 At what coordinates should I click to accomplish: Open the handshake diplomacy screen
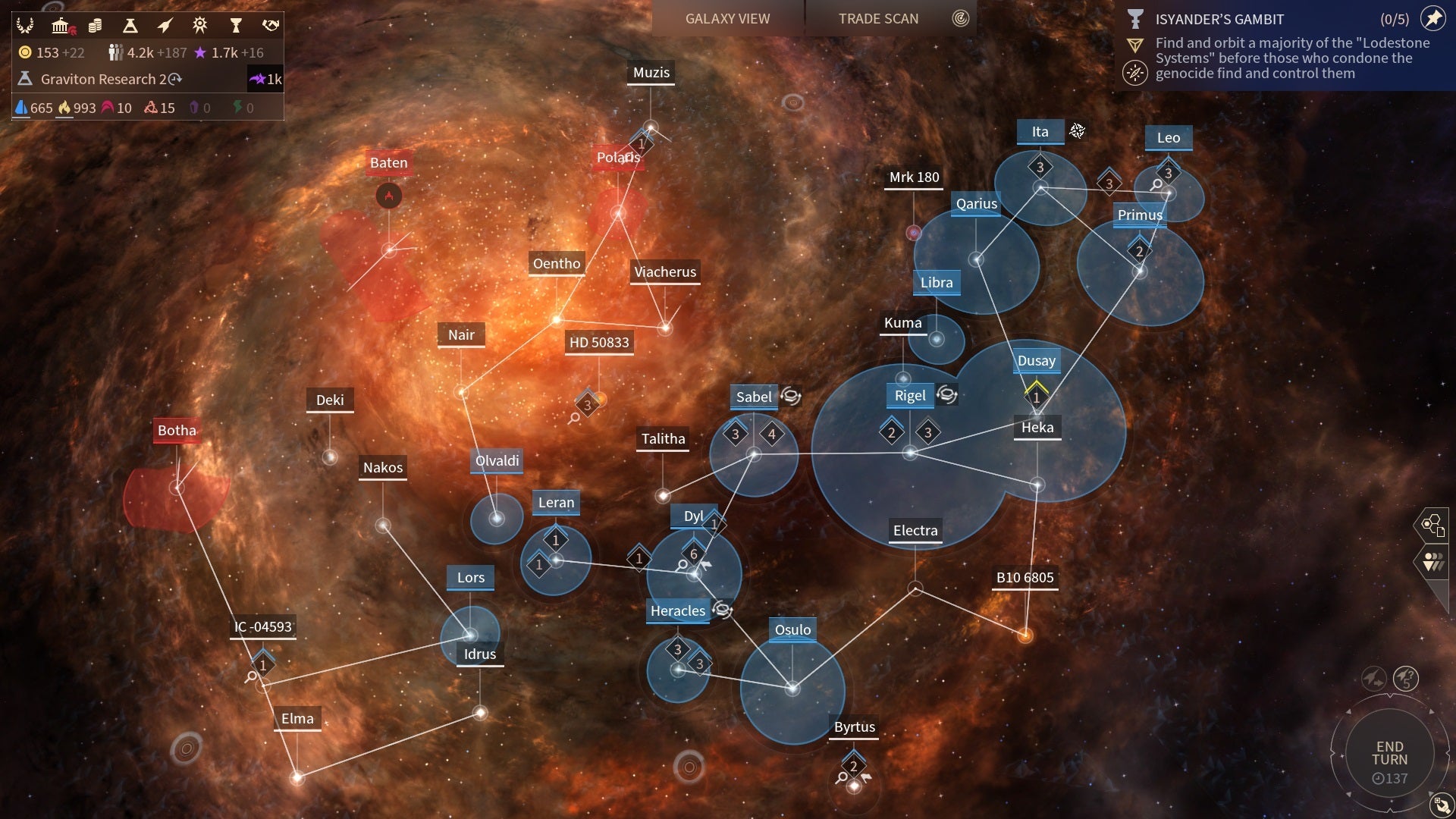pyautogui.click(x=270, y=26)
